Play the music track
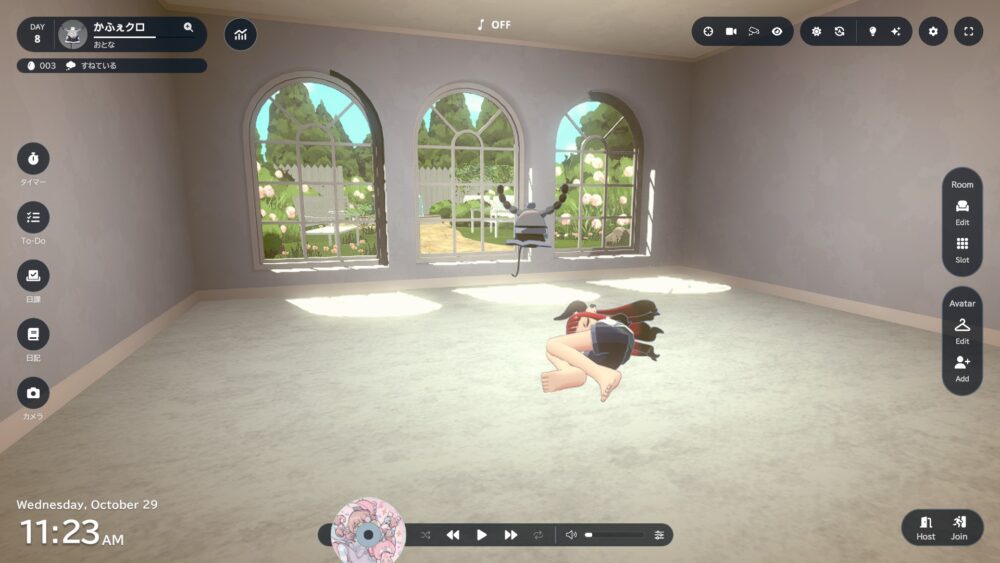This screenshot has height=563, width=1000. pos(481,535)
